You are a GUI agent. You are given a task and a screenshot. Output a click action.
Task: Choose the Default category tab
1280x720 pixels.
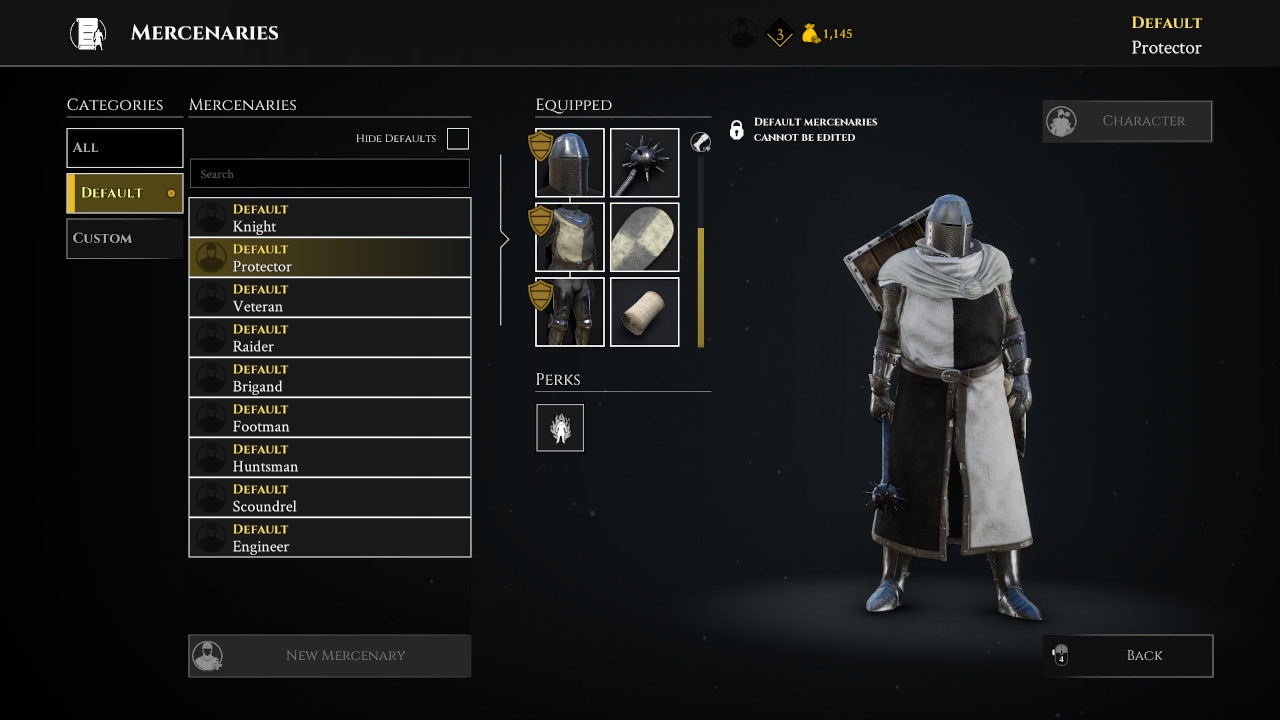[125, 193]
